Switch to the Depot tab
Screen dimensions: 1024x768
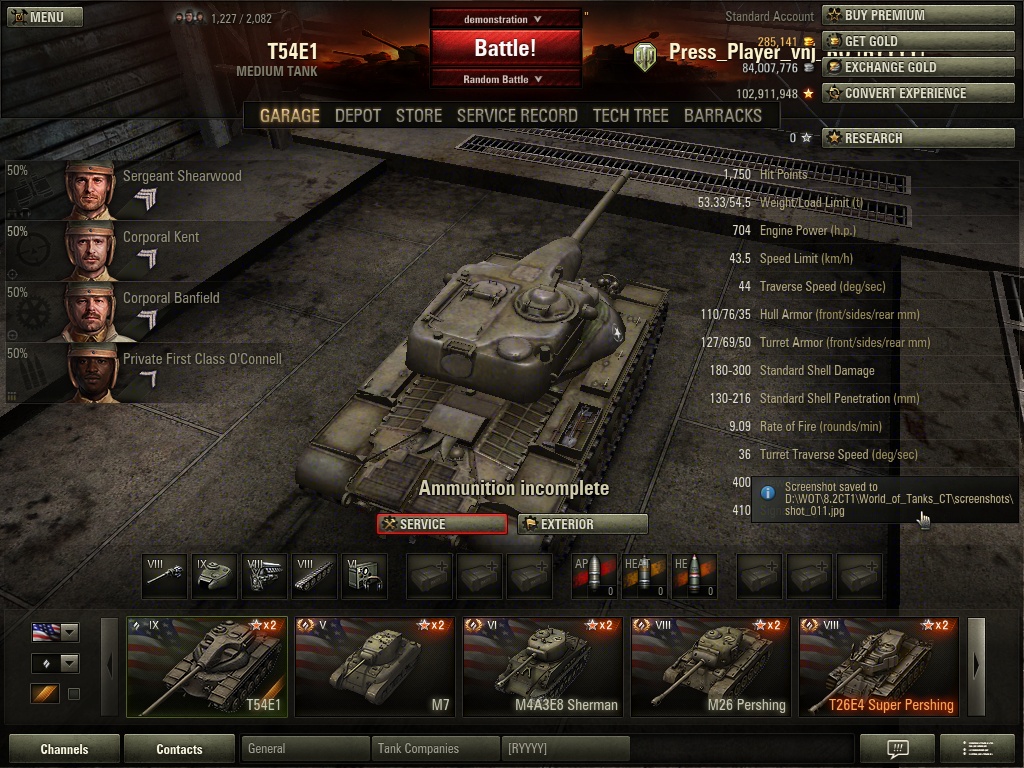(357, 116)
